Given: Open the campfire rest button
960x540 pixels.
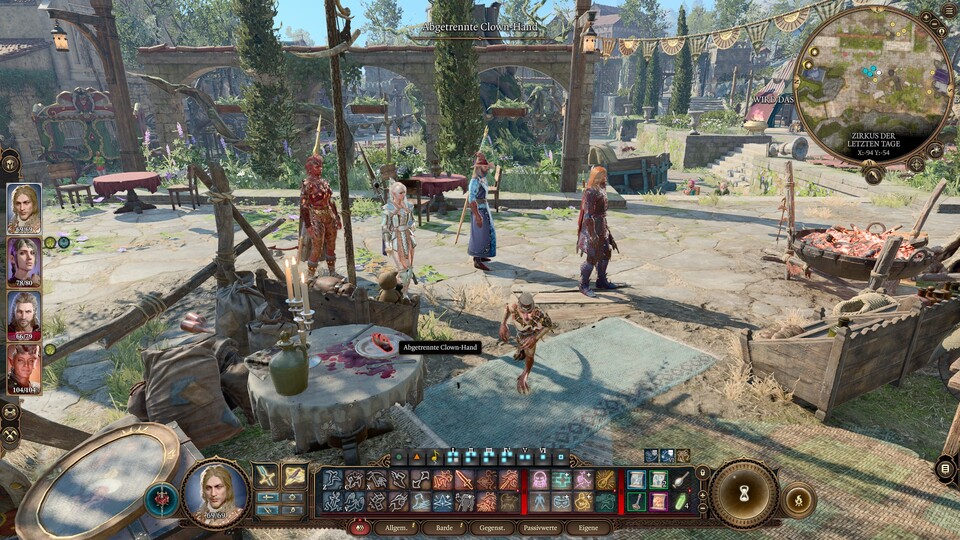Looking at the screenshot, I should click(798, 499).
